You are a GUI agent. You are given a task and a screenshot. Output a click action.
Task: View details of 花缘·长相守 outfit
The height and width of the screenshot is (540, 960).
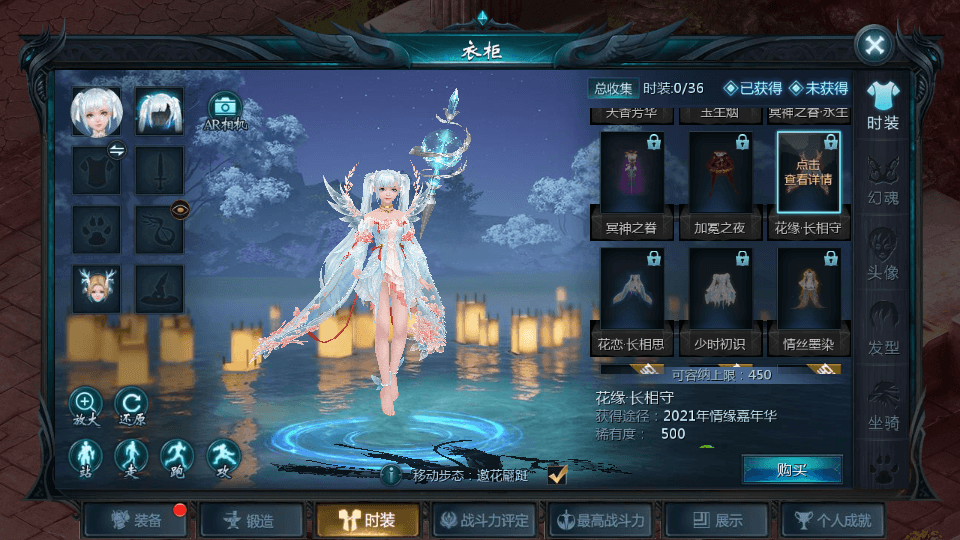pyautogui.click(x=808, y=173)
